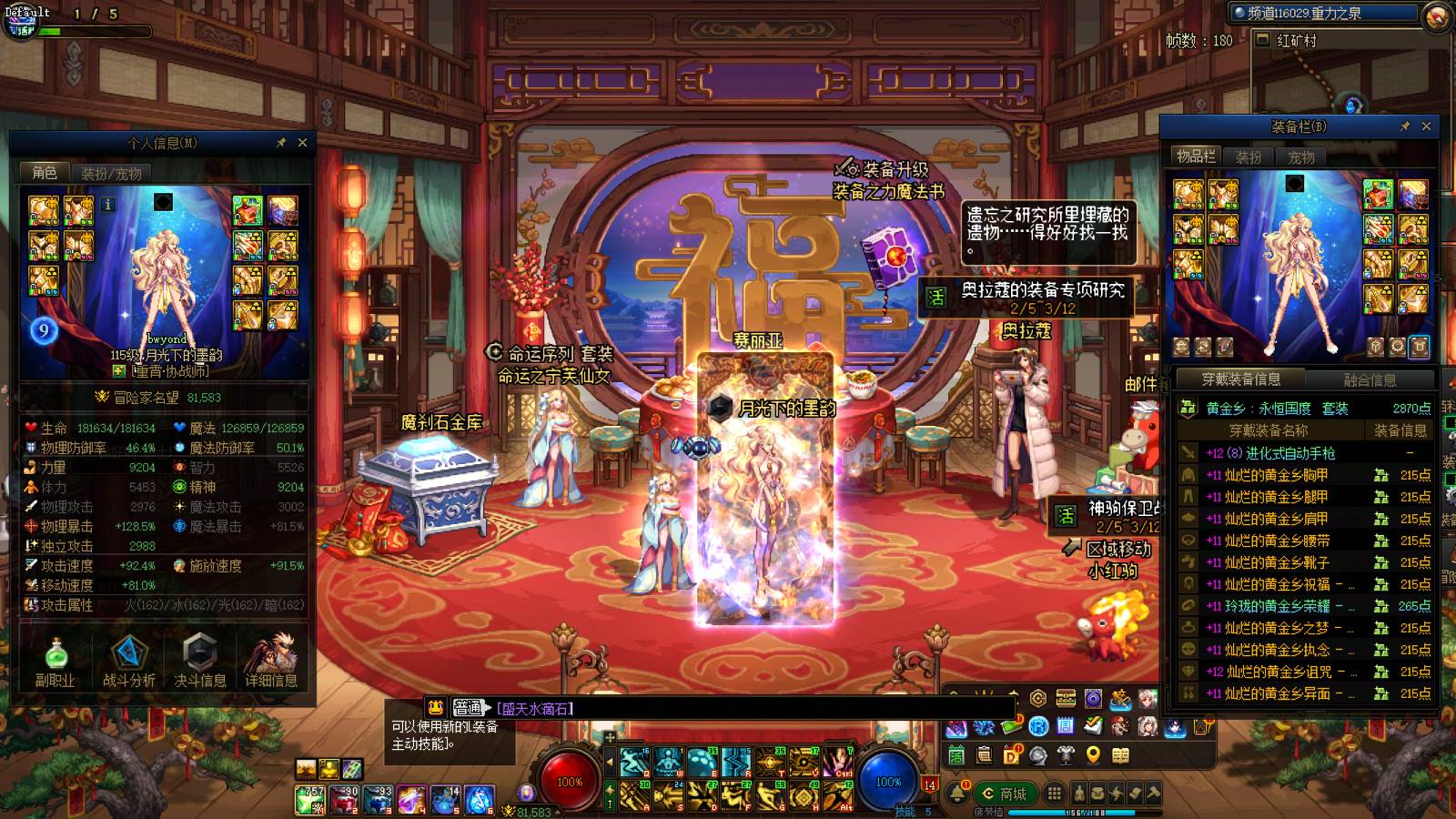Open the channel selector 频道116029
This screenshot has height=819, width=1456.
1322,14
